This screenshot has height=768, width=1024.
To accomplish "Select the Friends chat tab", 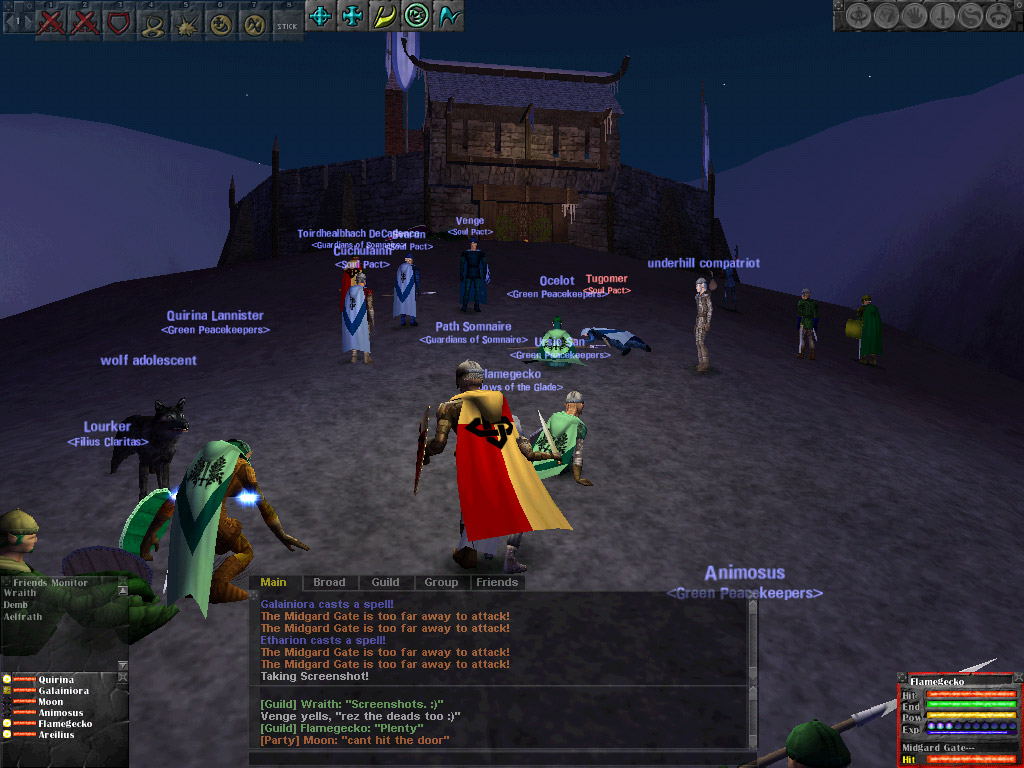I will (497, 582).
